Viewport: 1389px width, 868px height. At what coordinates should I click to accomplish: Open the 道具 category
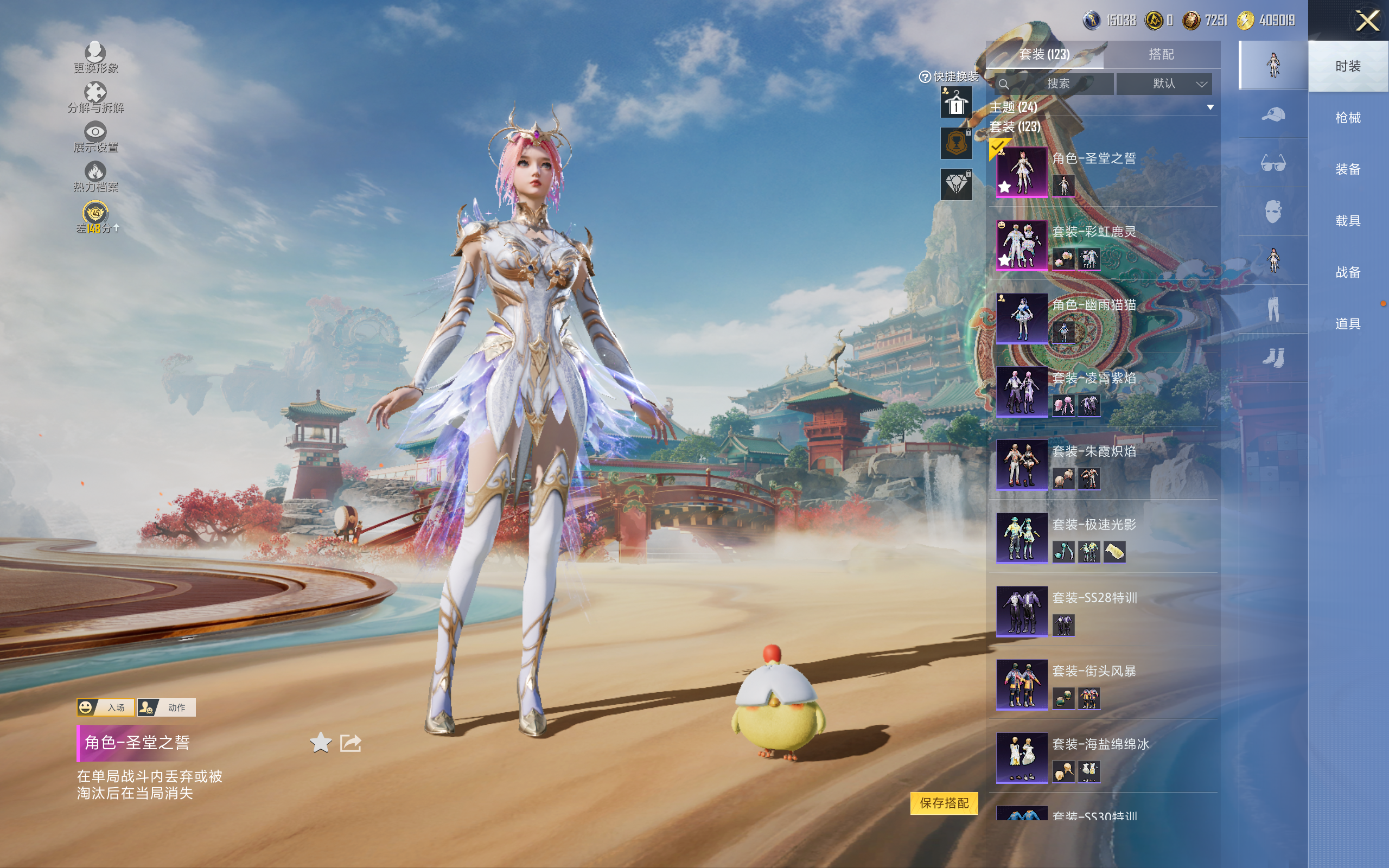(x=1347, y=324)
